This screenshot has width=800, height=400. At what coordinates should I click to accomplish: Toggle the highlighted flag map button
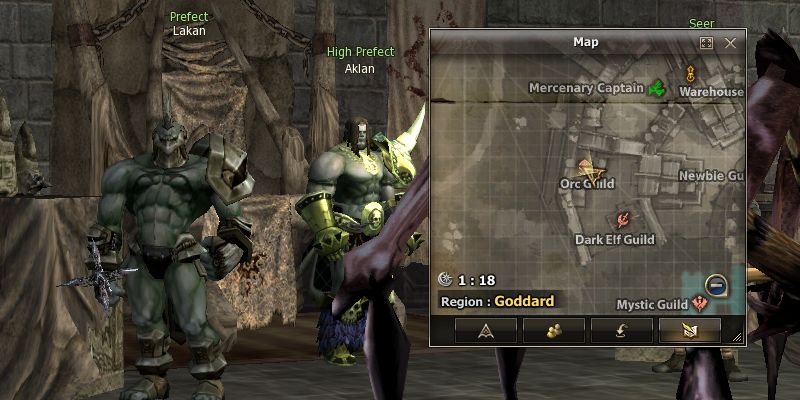tap(689, 331)
